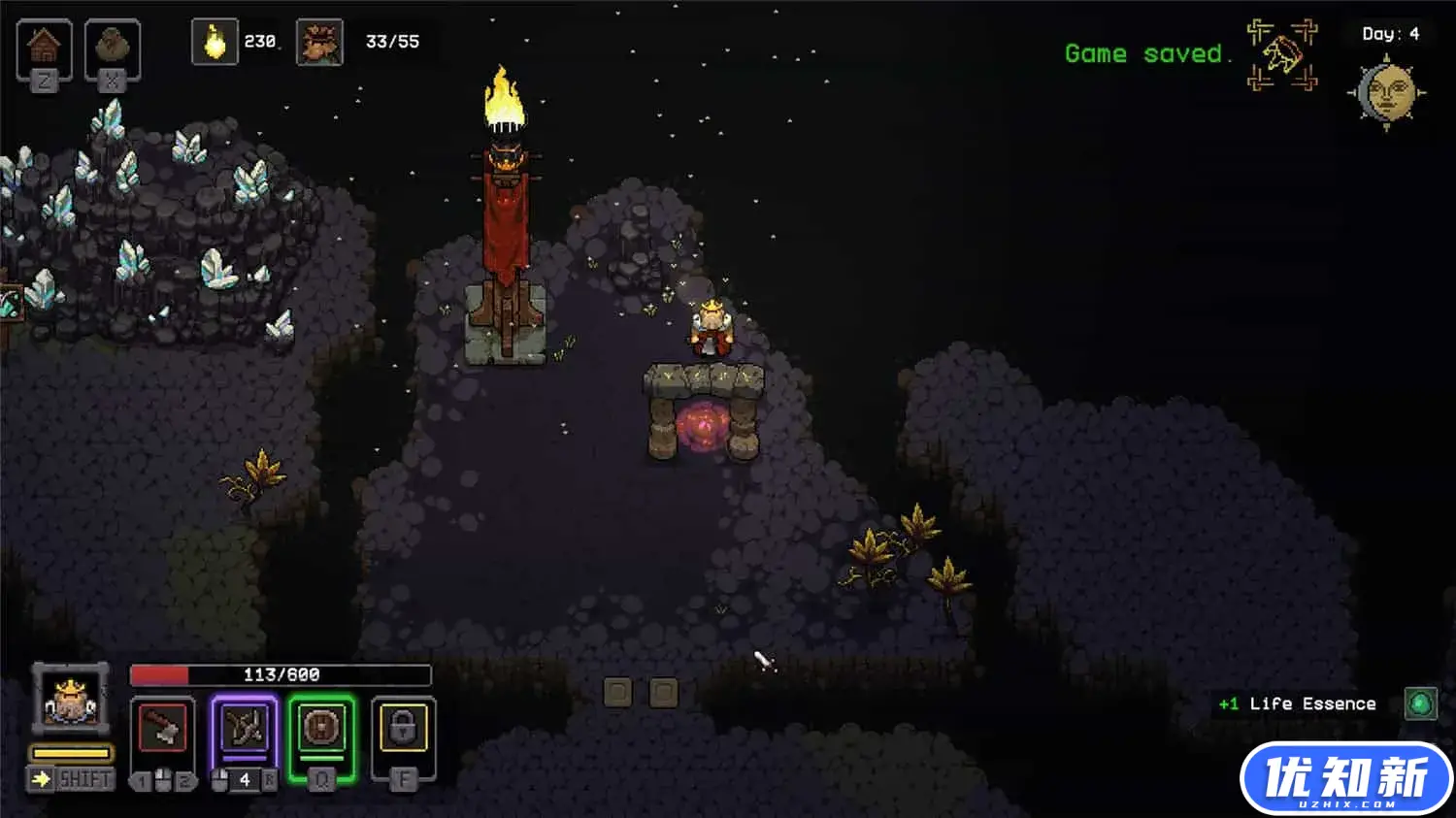Screen dimensions: 1456x818
Task: Click the locked padlock ability slot
Action: click(403, 730)
